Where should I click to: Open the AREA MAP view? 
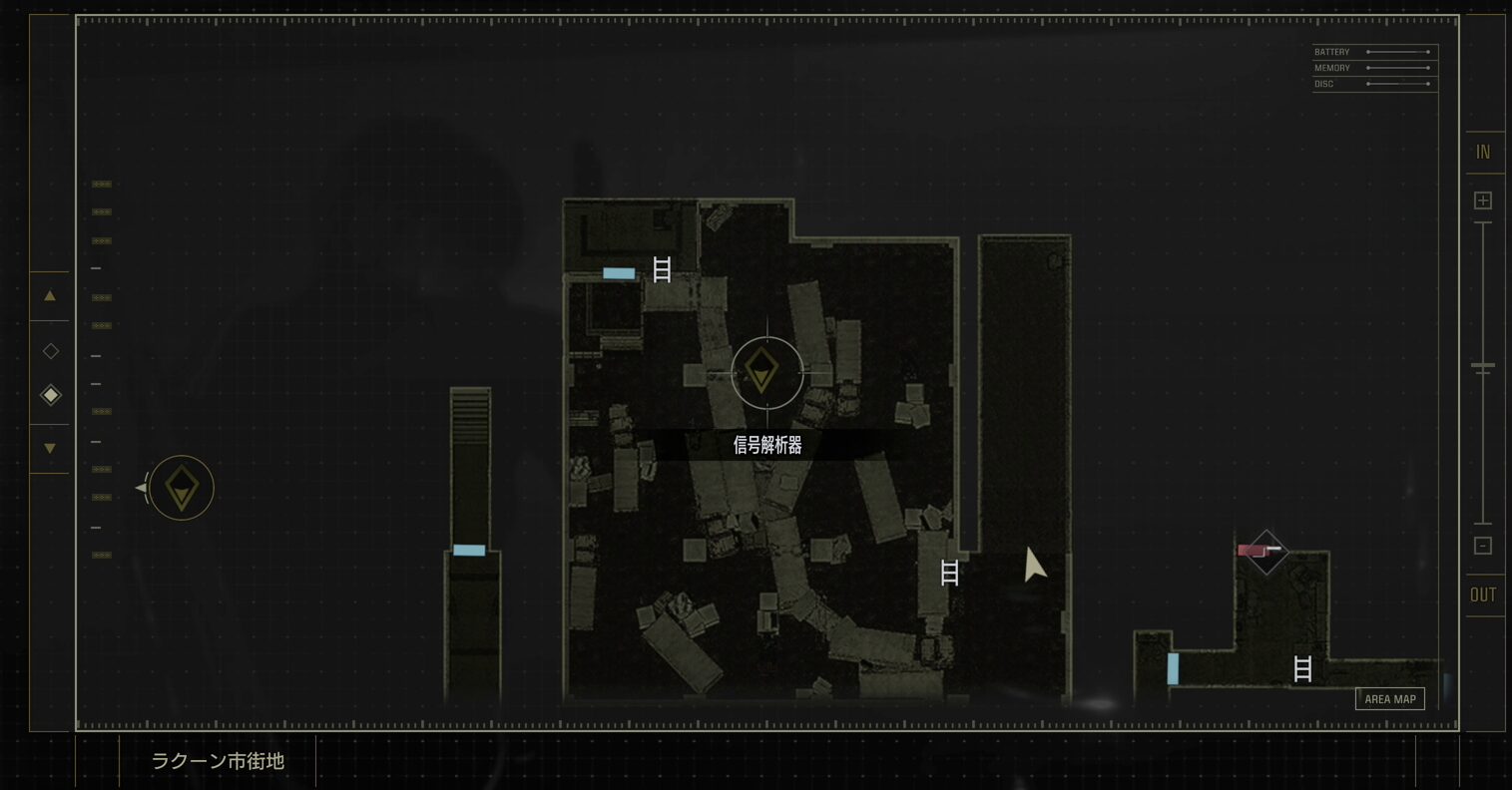coord(1389,699)
